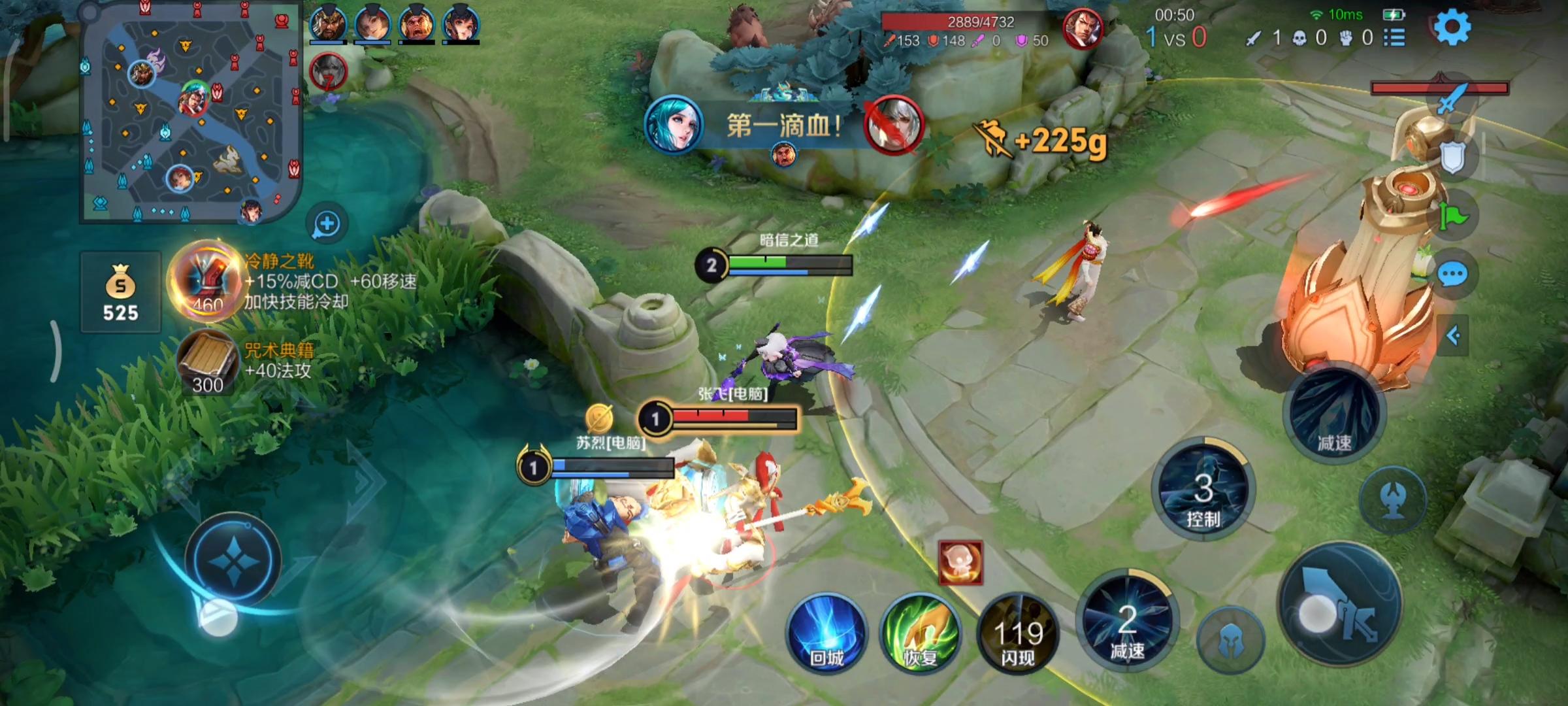The height and width of the screenshot is (706, 1568).
Task: Open the shop via gold counter
Action: 121,292
